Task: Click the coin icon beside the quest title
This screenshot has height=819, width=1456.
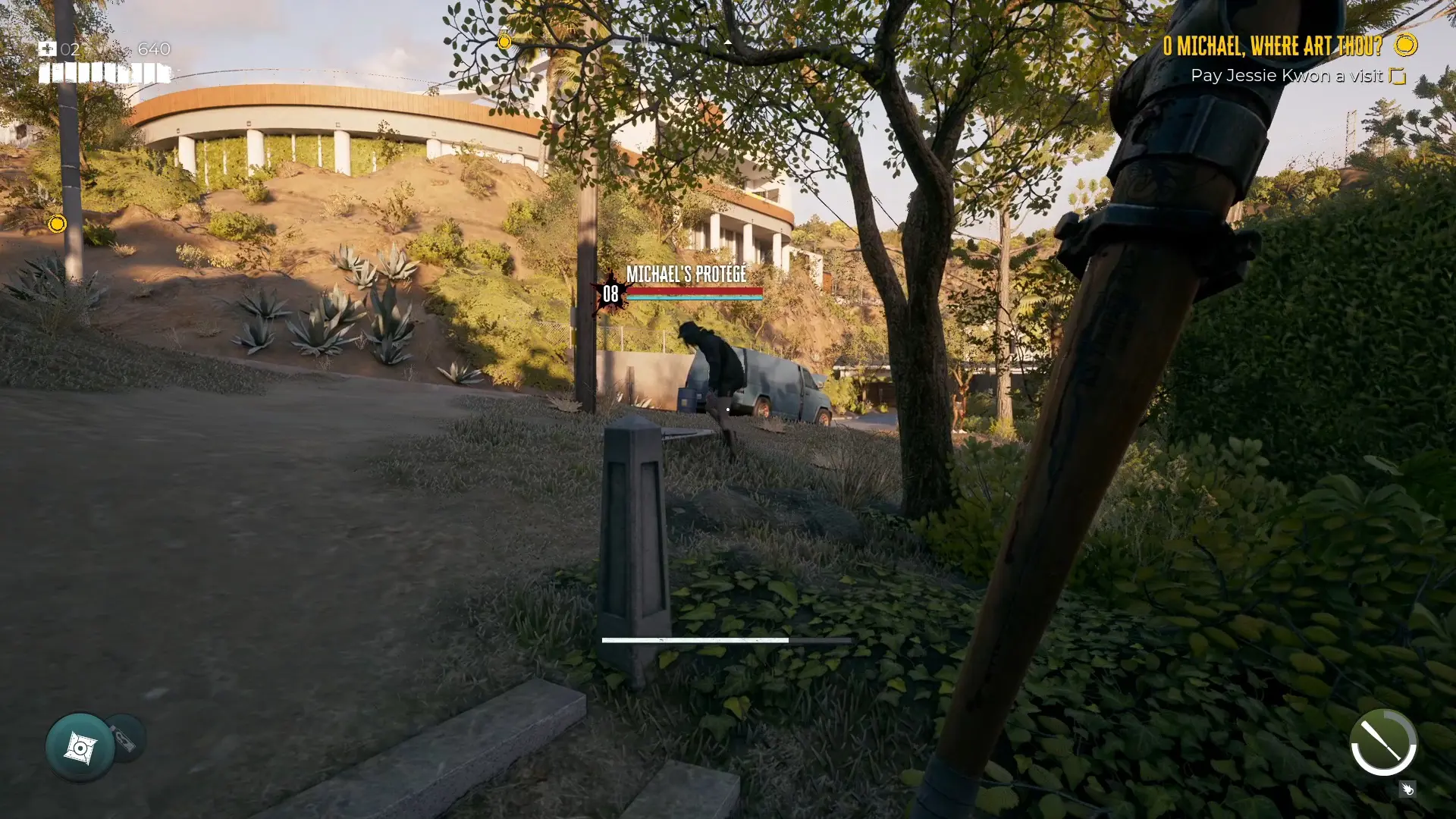Action: point(1407,45)
